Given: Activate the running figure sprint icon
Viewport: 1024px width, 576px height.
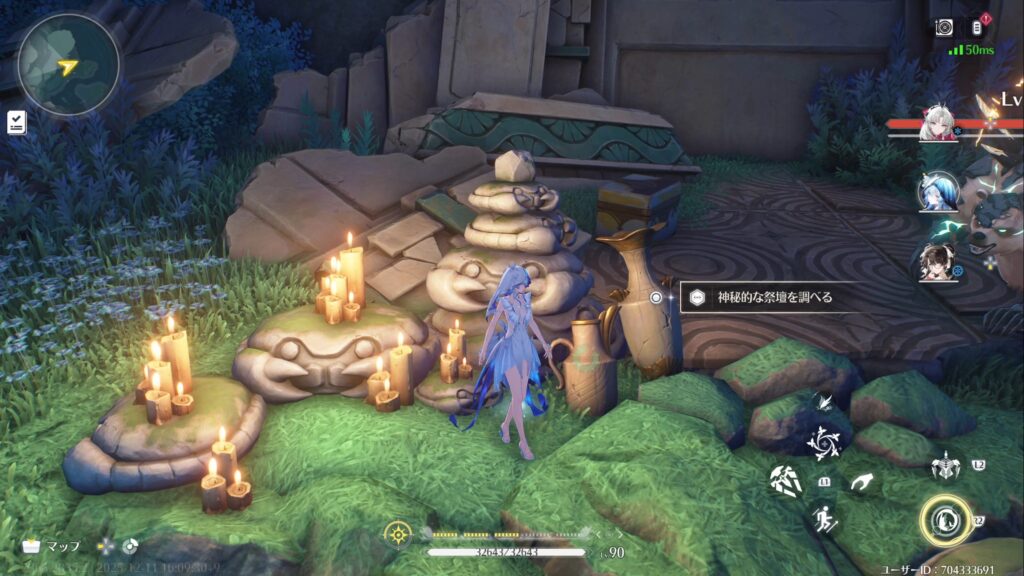Looking at the screenshot, I should coord(824,517).
